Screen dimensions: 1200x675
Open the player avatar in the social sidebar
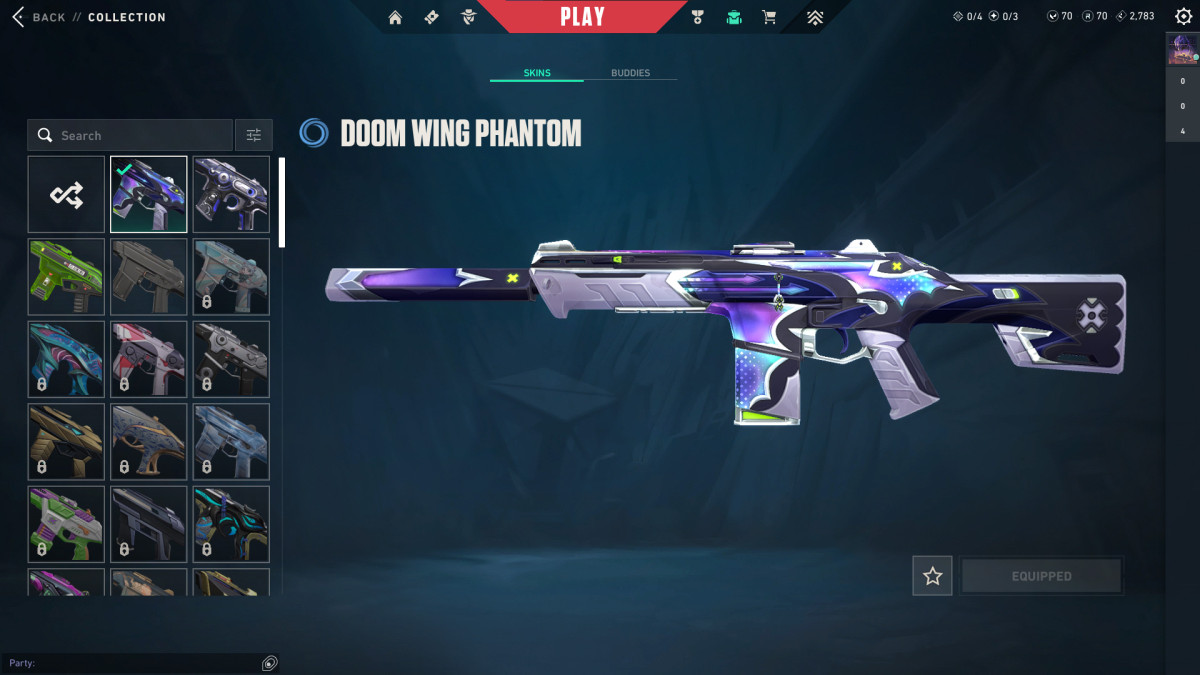1182,50
